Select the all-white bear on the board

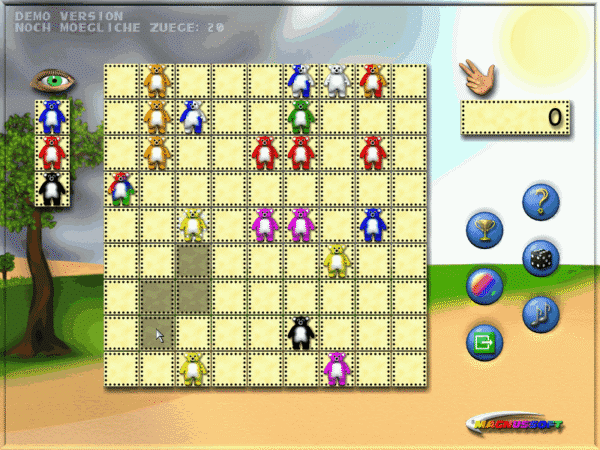[337, 81]
